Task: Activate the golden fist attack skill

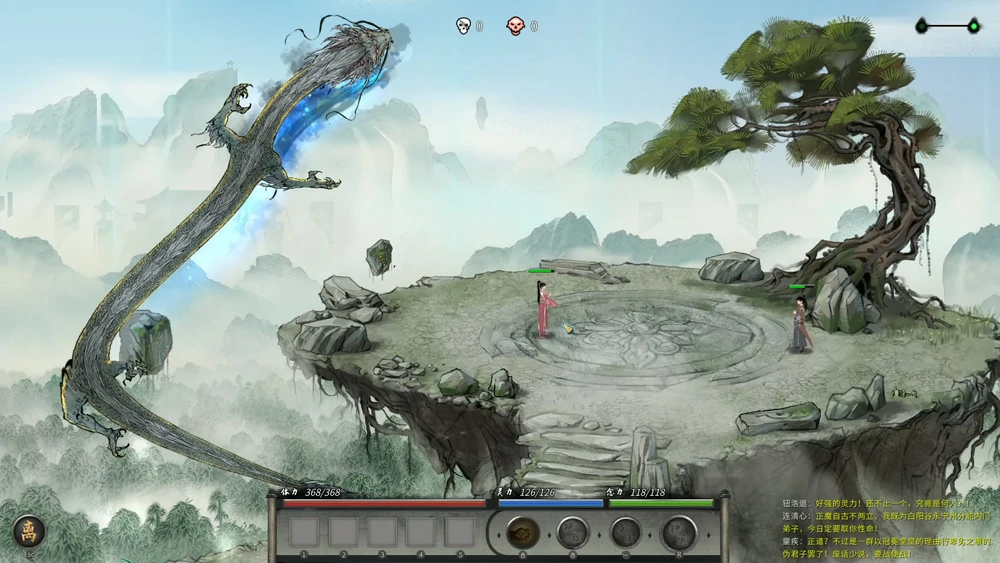Action: pos(521,533)
